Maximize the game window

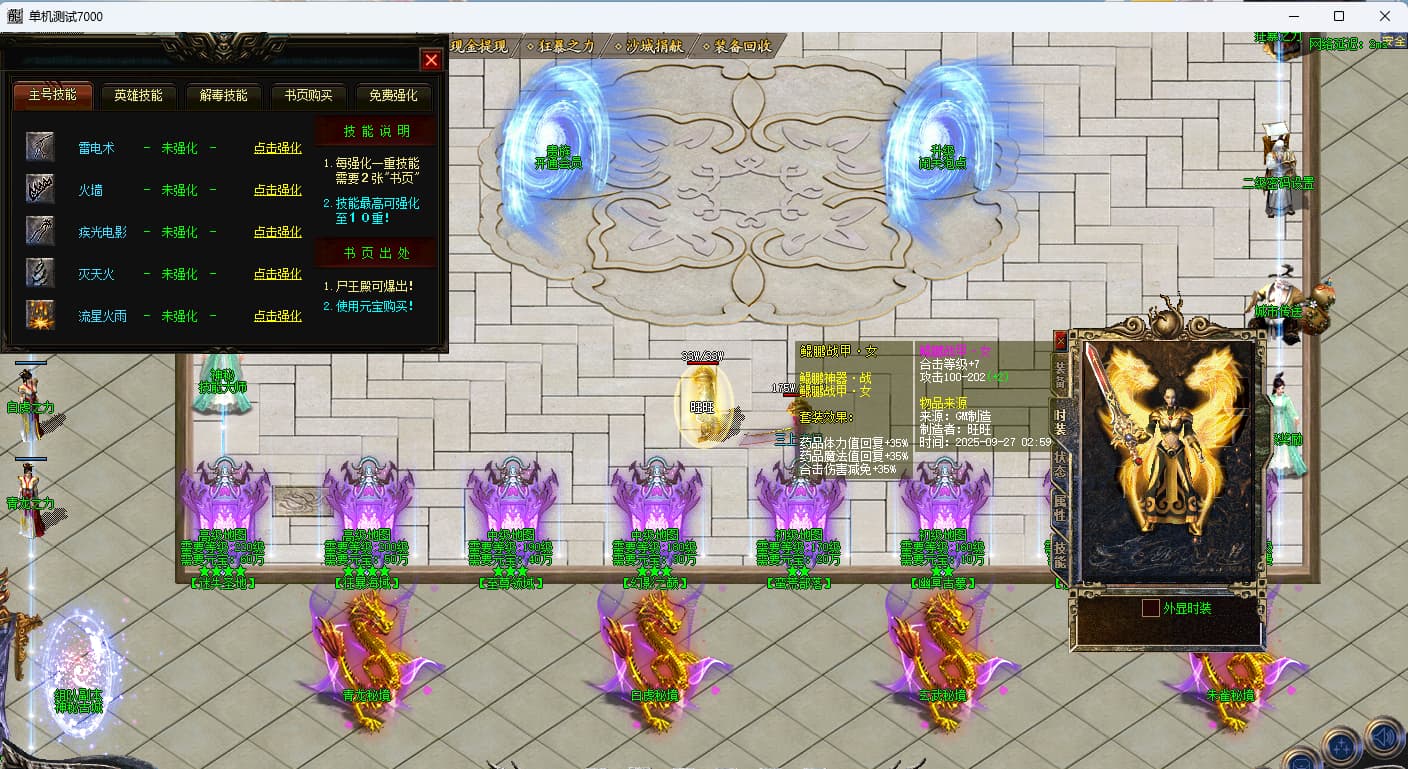click(1339, 16)
